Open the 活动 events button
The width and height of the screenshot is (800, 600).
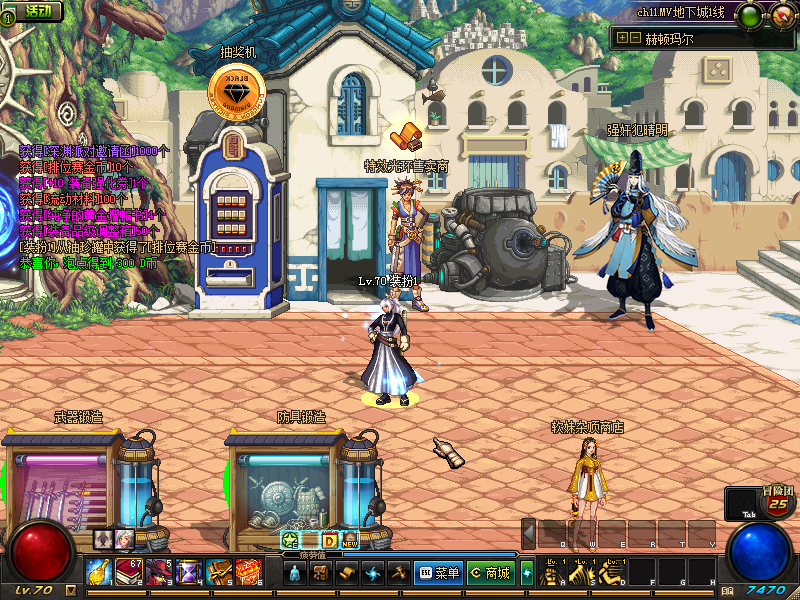(37, 11)
